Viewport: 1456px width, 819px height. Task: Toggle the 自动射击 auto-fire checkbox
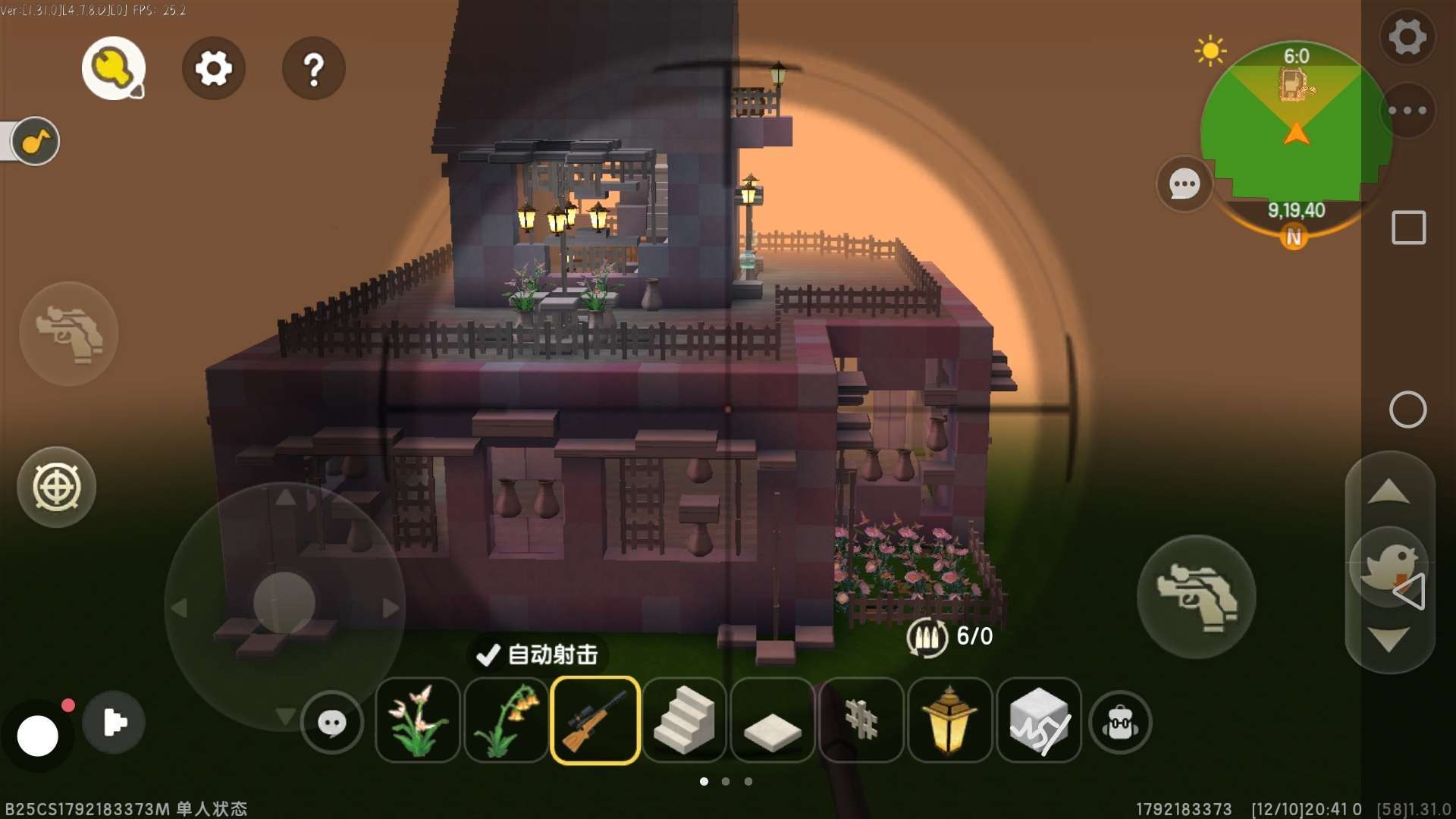coord(488,654)
